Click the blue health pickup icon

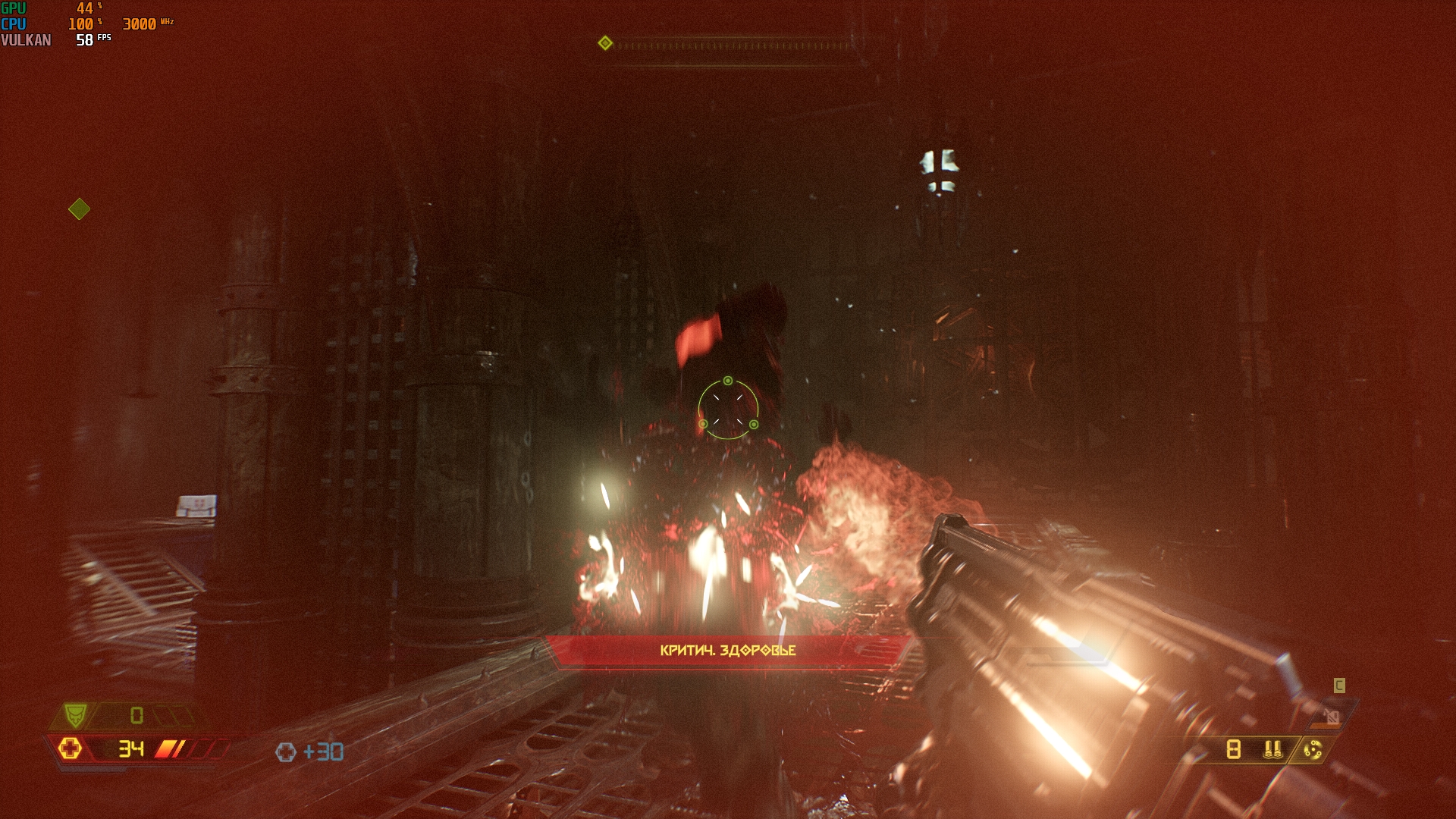tap(286, 752)
